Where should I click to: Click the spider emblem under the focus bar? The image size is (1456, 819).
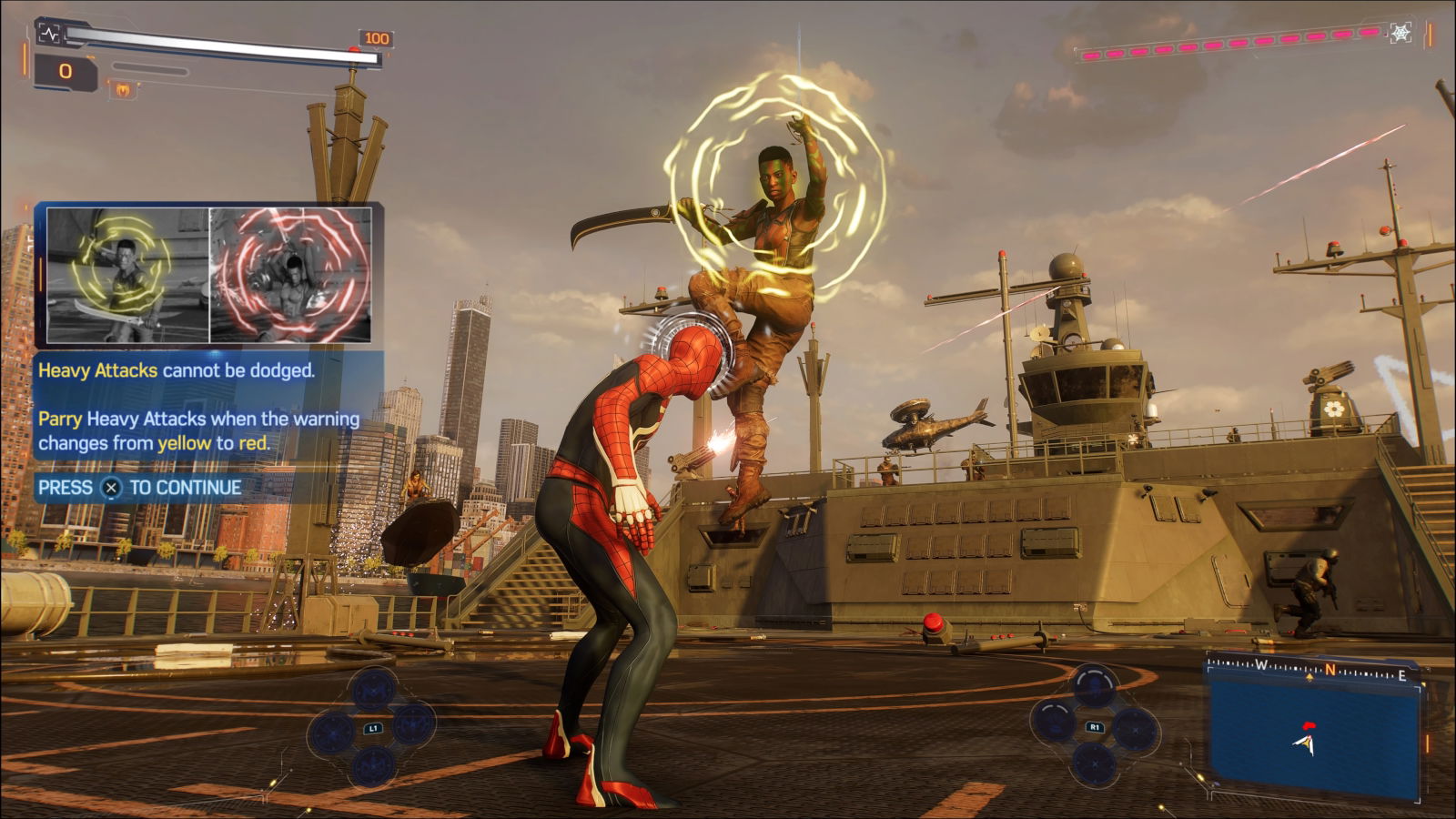pos(123,89)
